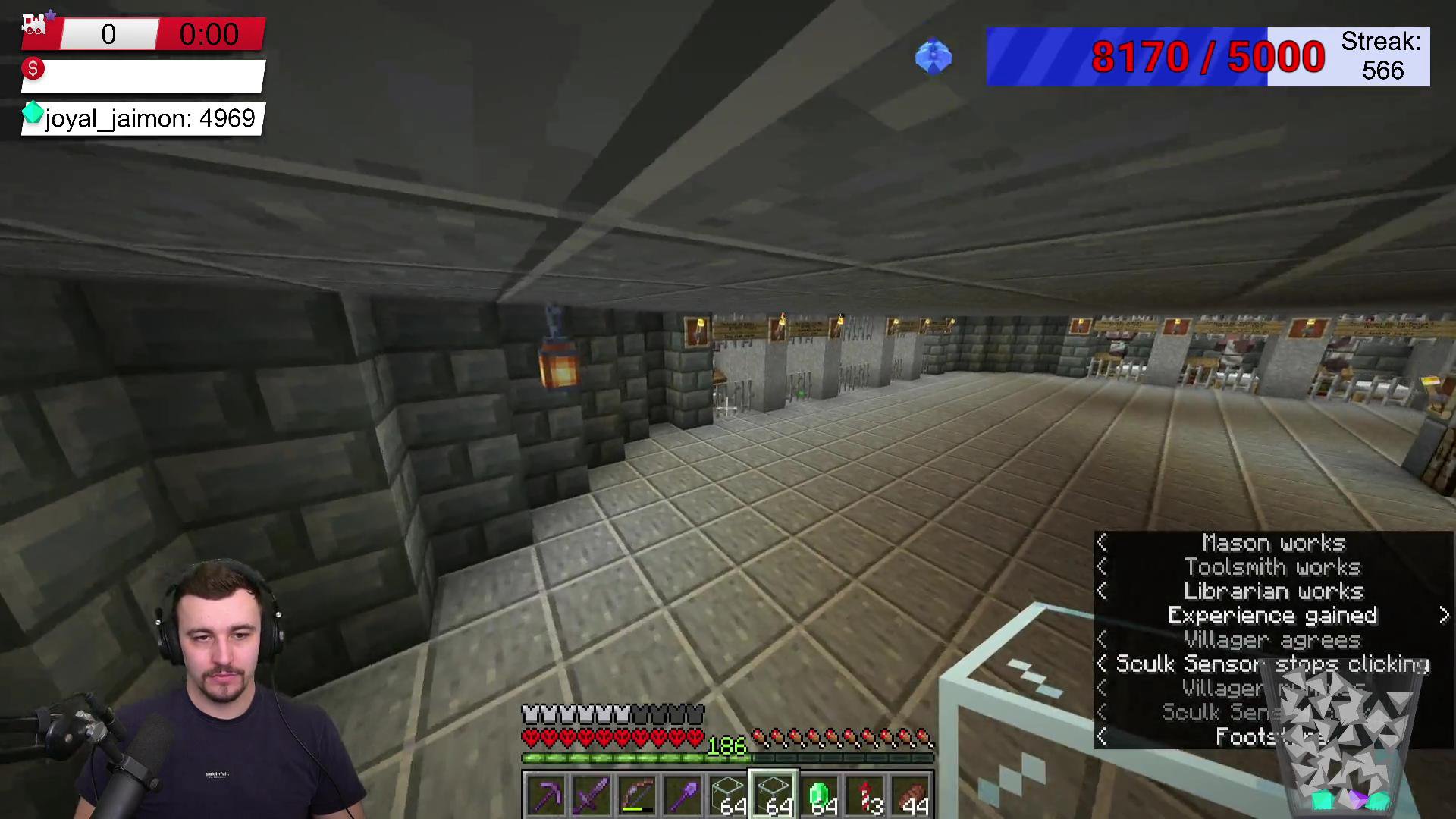Select the steak stack of 44

912,795
